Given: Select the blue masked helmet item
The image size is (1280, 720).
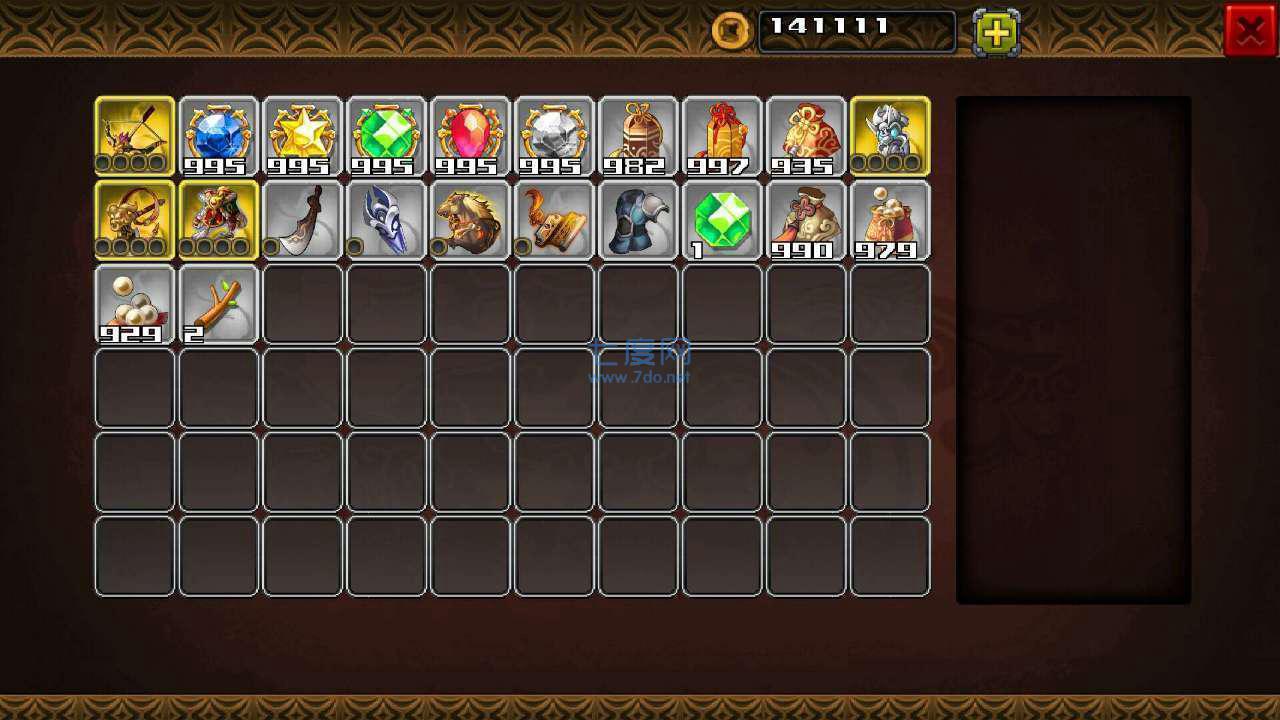Looking at the screenshot, I should click(386, 218).
